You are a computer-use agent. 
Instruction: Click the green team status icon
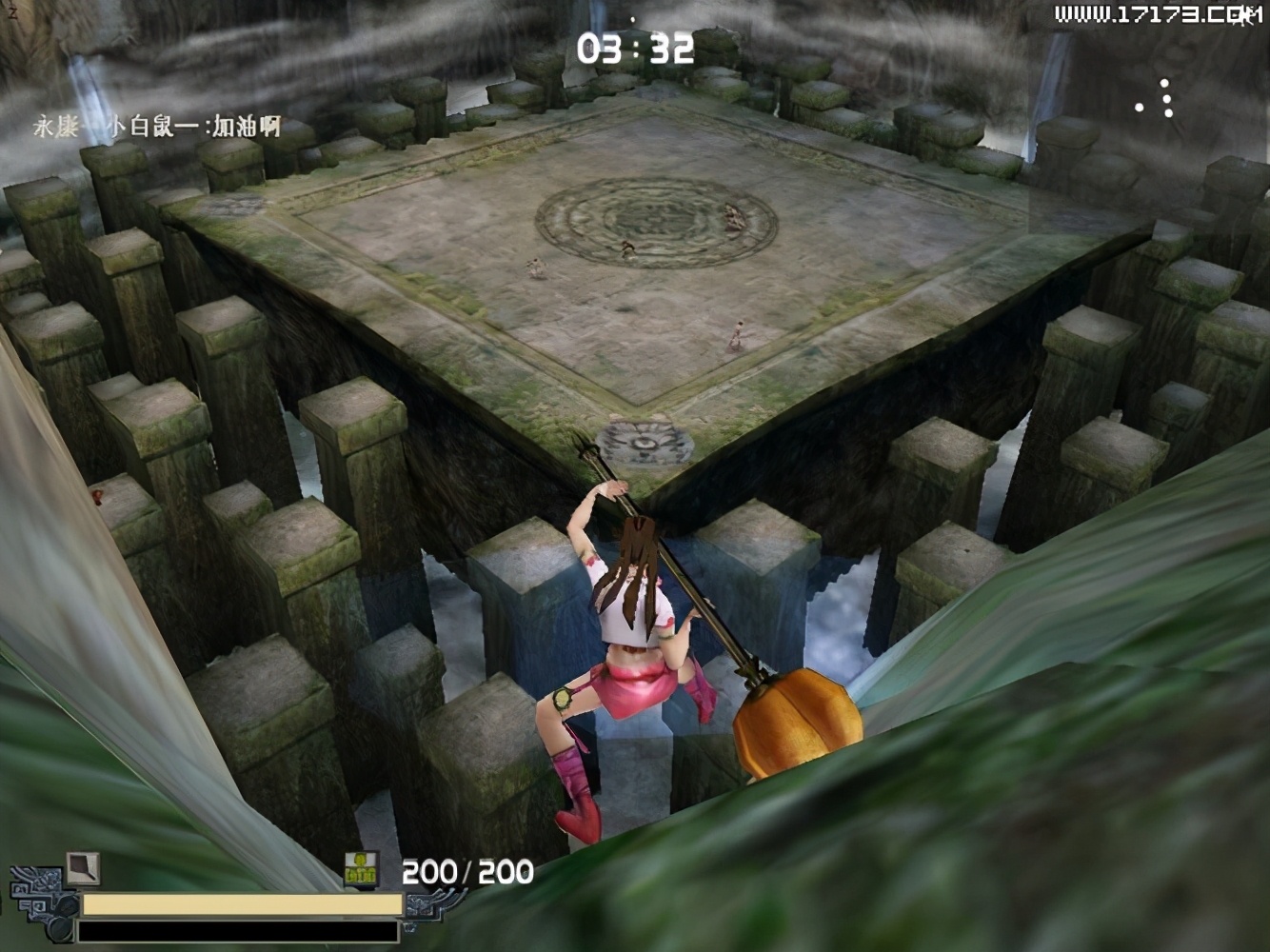click(361, 868)
